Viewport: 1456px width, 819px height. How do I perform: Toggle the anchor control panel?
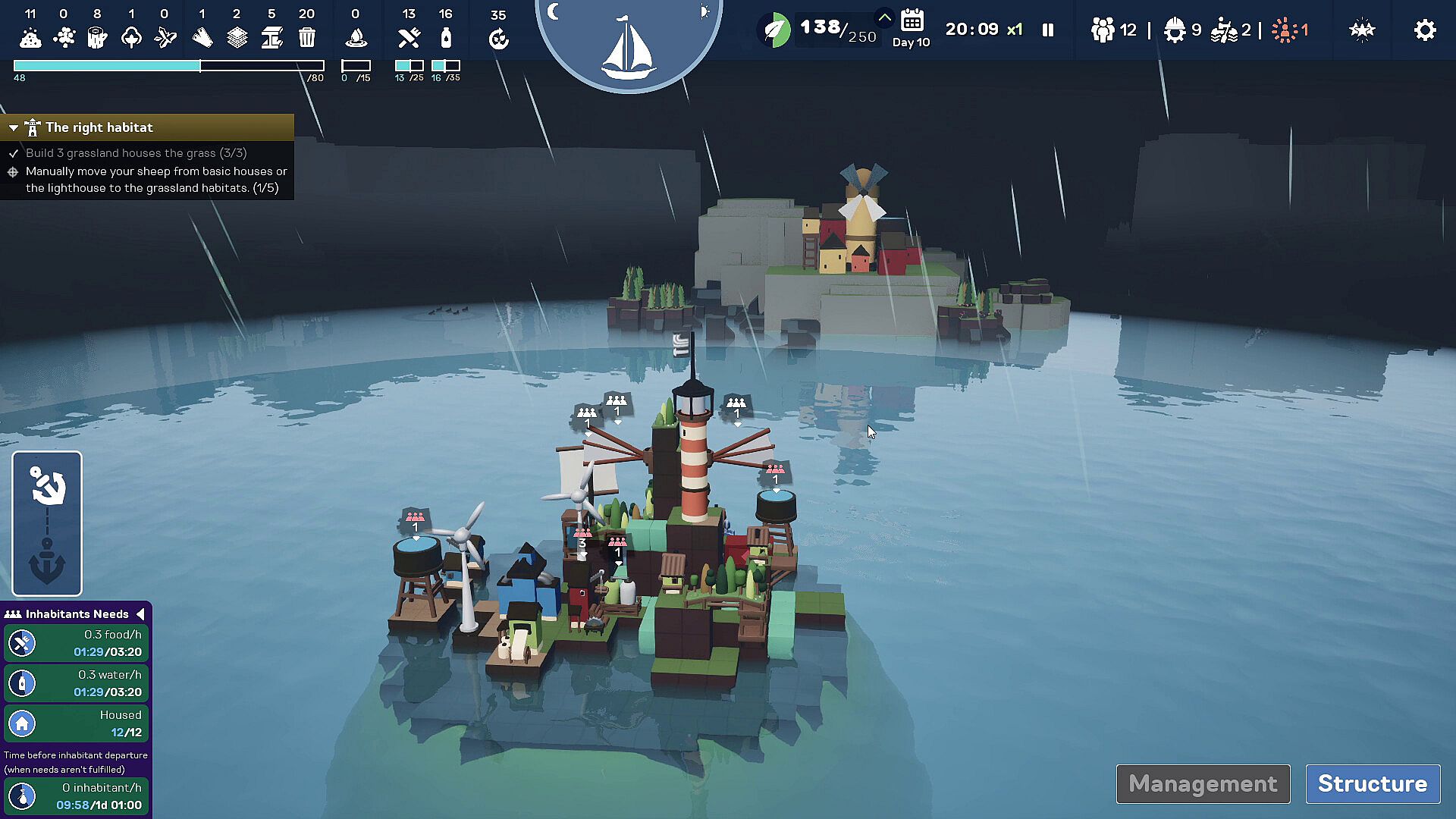47,523
